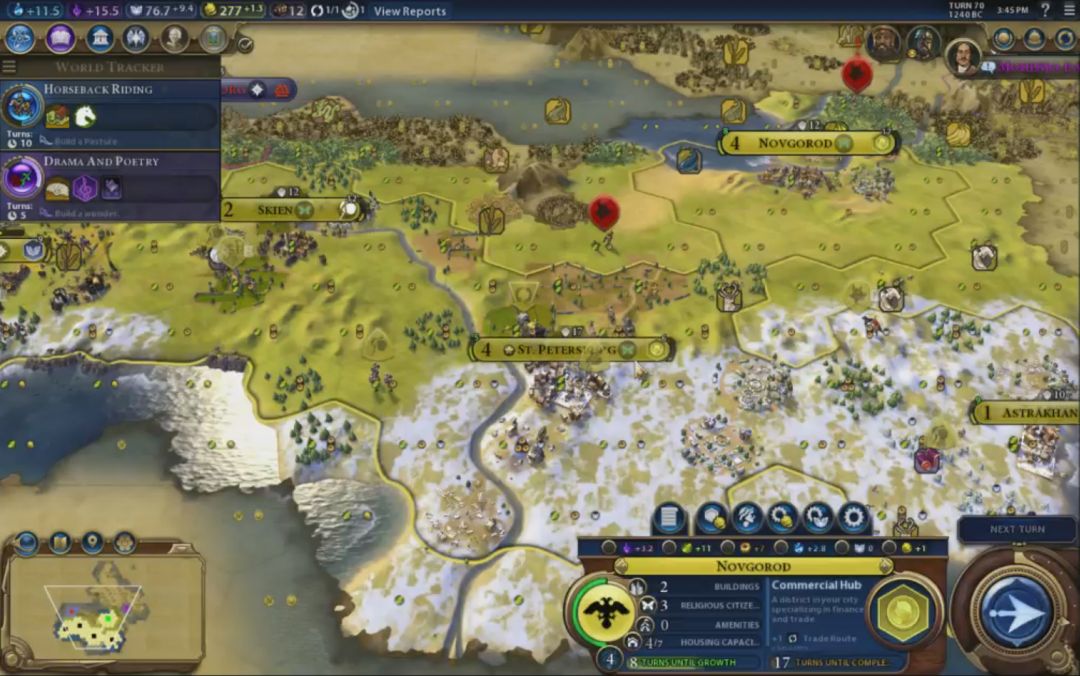Screen dimensions: 1080x676
Task: Select the St. Petersburg city banner
Action: [x=572, y=350]
